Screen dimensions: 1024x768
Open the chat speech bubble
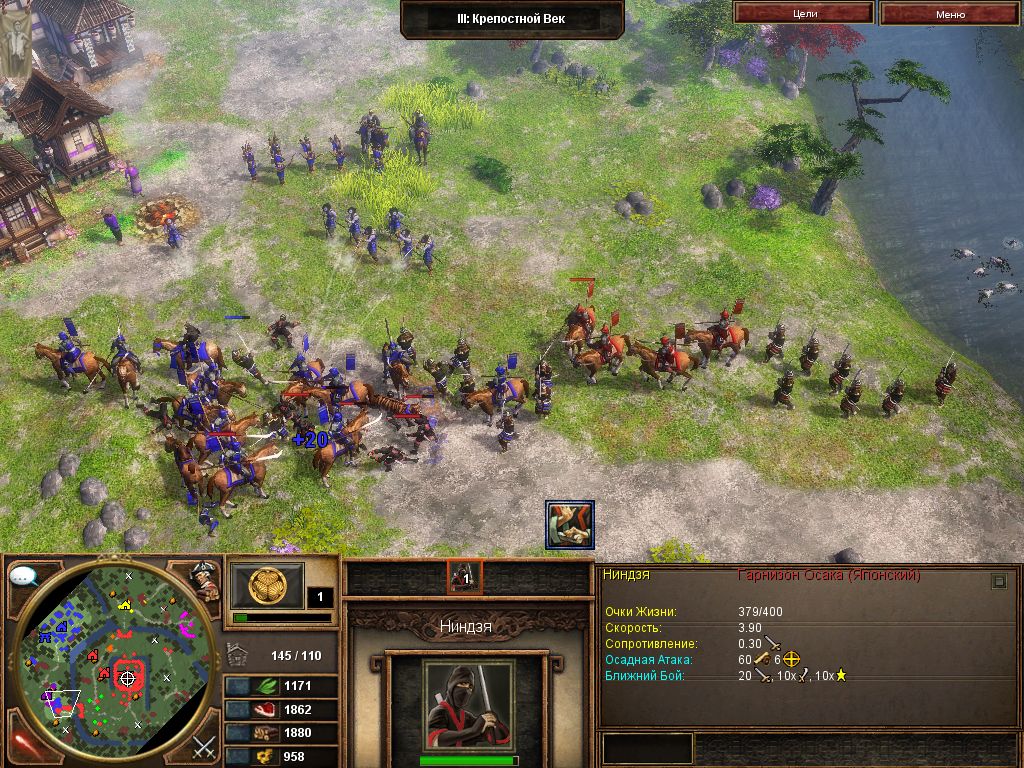point(24,577)
